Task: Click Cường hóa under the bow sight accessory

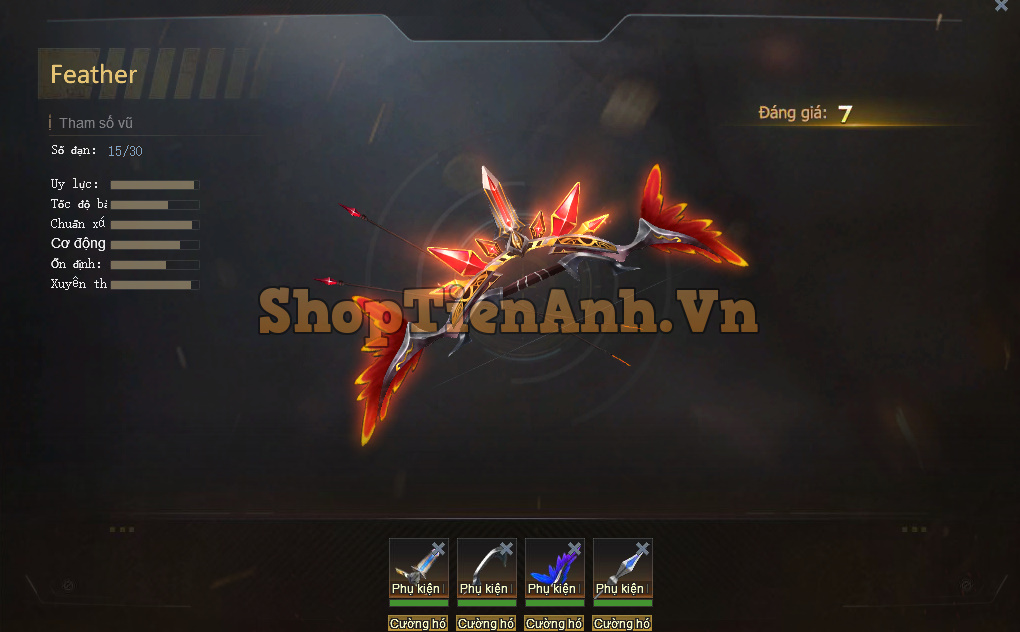Action: click(418, 624)
